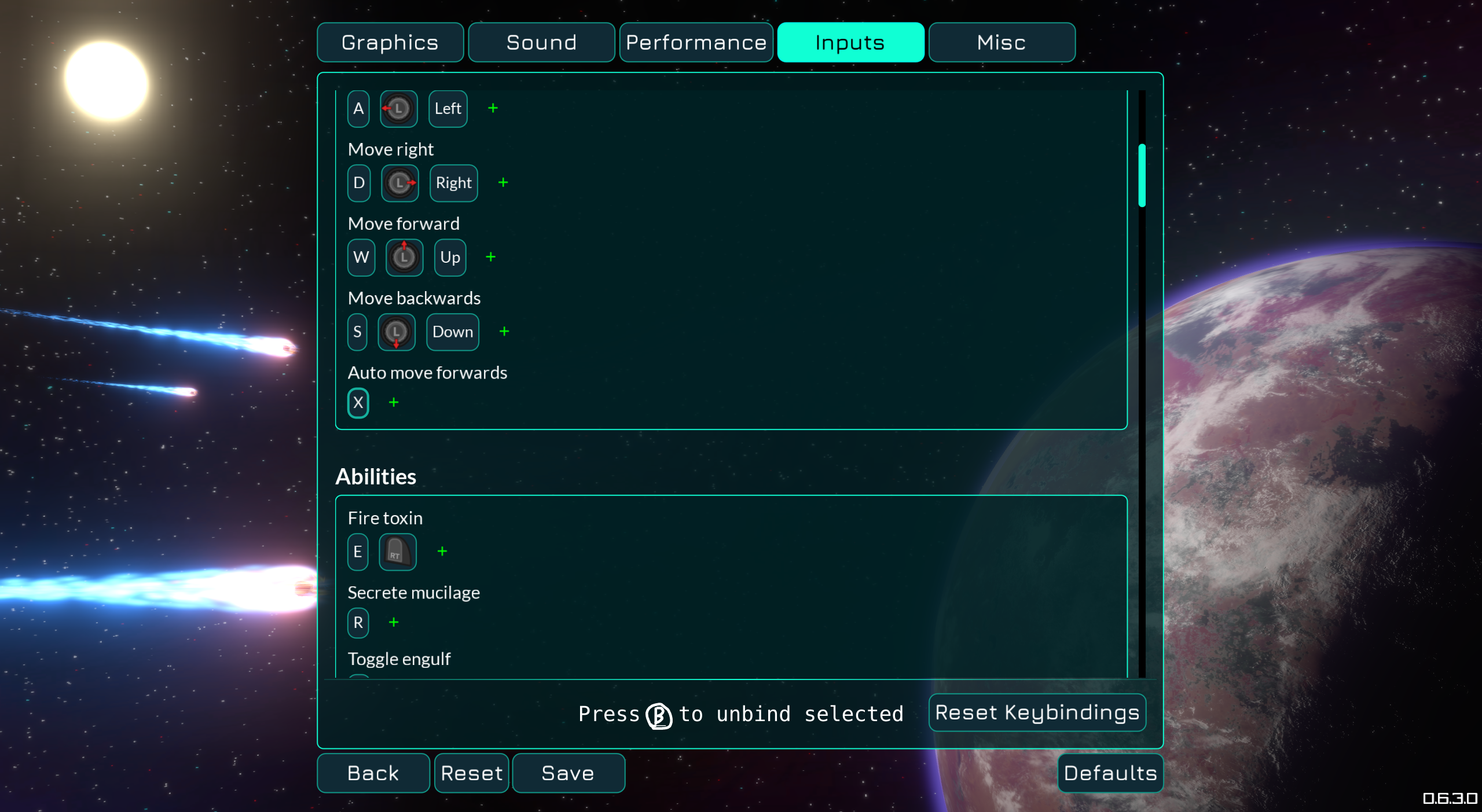Click the W key binding for Move forward
This screenshot has width=1482, height=812.
click(x=361, y=258)
